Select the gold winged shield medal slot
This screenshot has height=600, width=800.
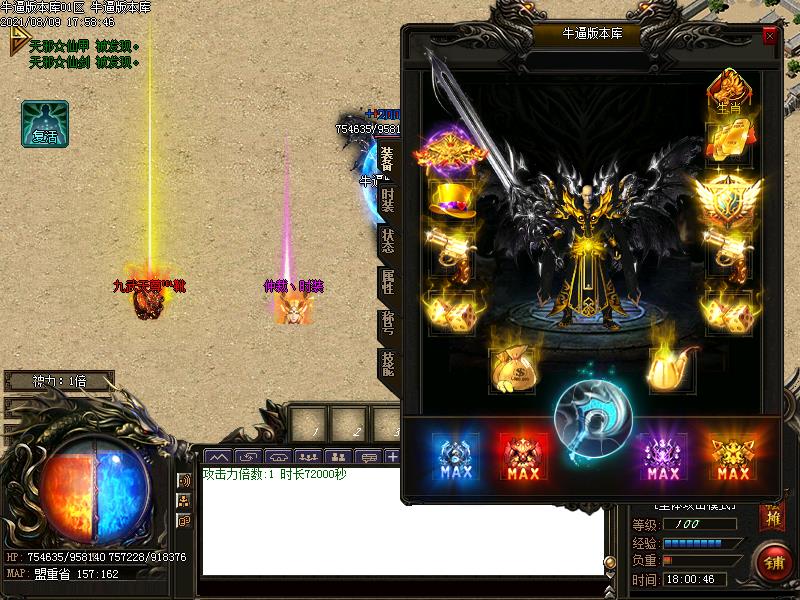728,199
